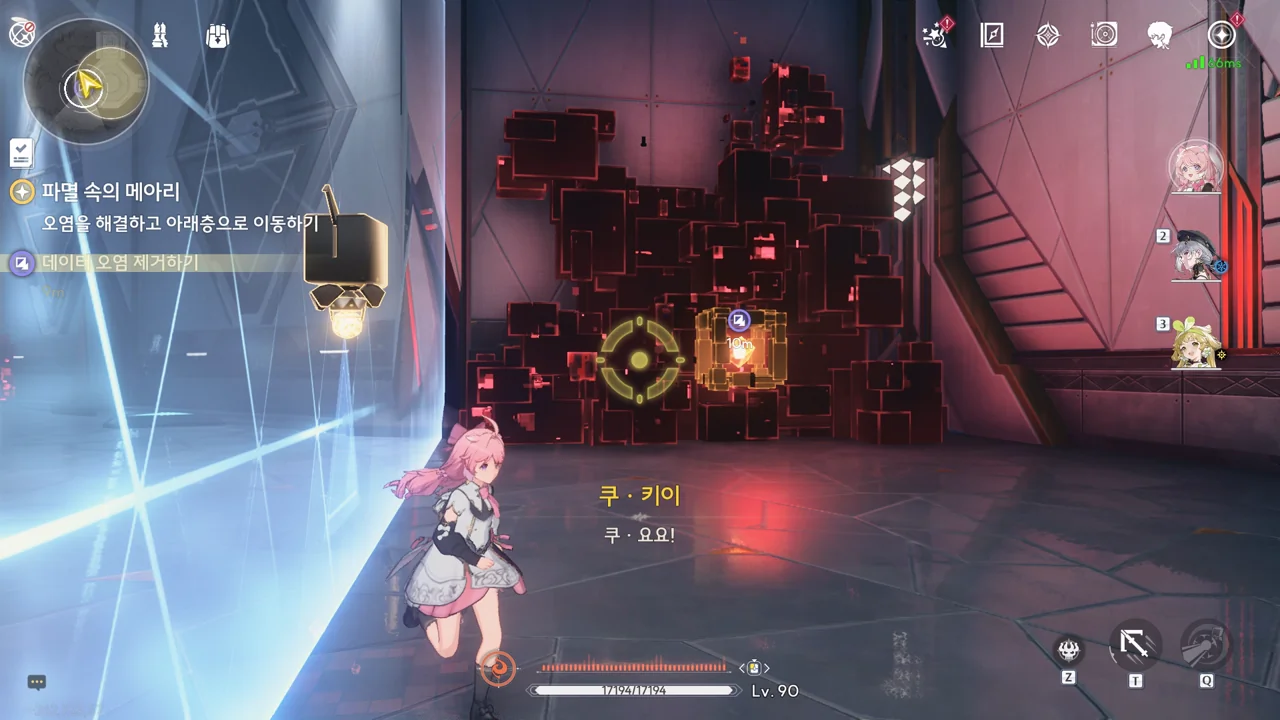Open the chat bubble icon
1280x720 pixels.
pyautogui.click(x=37, y=682)
